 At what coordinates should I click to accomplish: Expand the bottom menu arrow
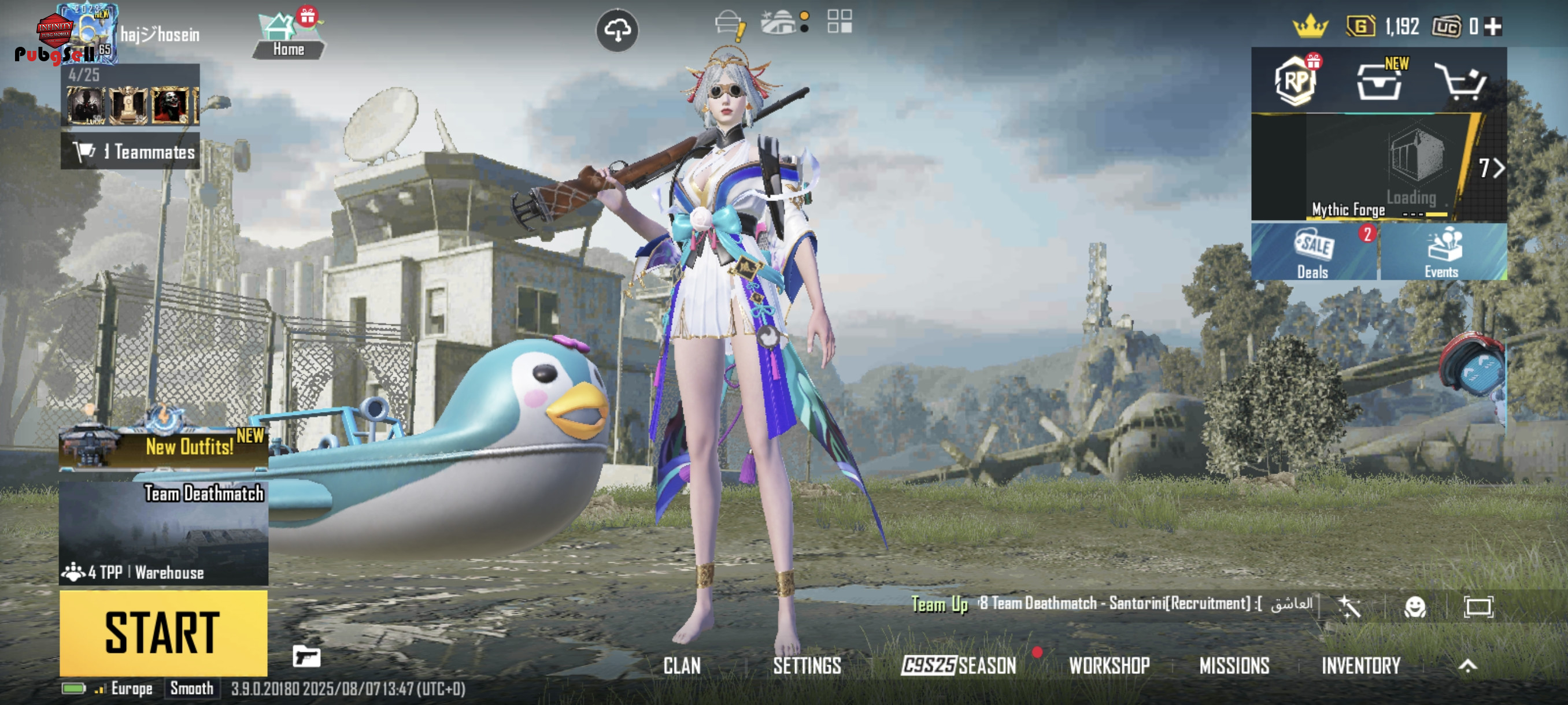click(x=1467, y=666)
